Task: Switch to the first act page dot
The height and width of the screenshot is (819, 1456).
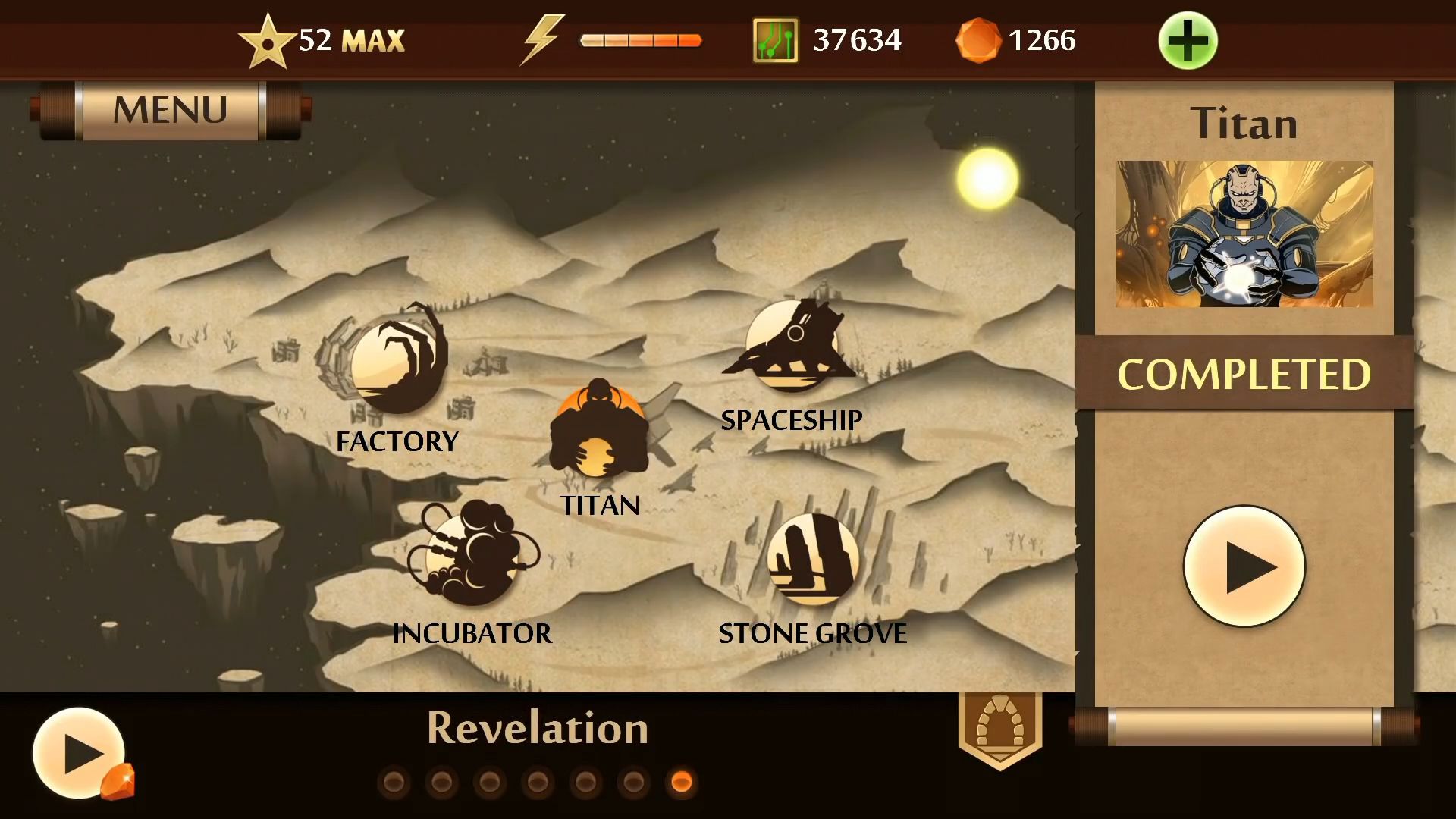Action: [394, 782]
